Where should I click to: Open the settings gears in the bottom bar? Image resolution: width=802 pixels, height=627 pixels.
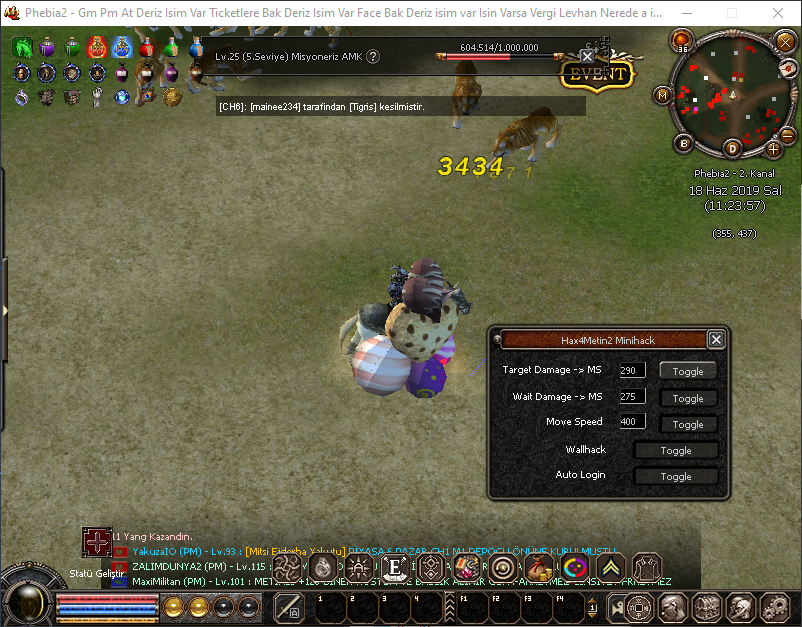(x=774, y=606)
